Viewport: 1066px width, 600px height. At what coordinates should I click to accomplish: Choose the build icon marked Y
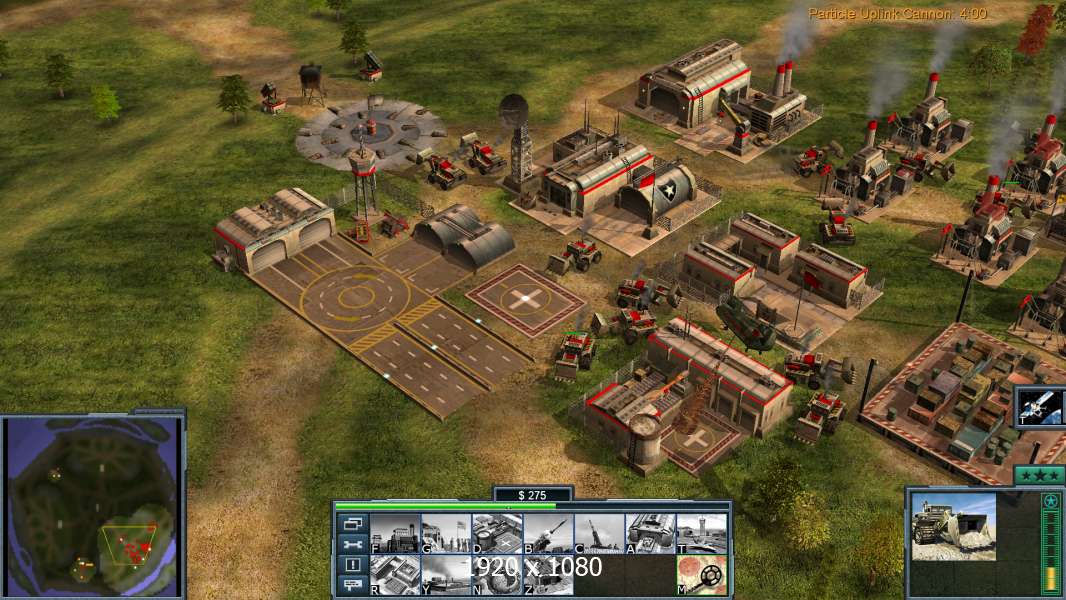click(x=446, y=574)
